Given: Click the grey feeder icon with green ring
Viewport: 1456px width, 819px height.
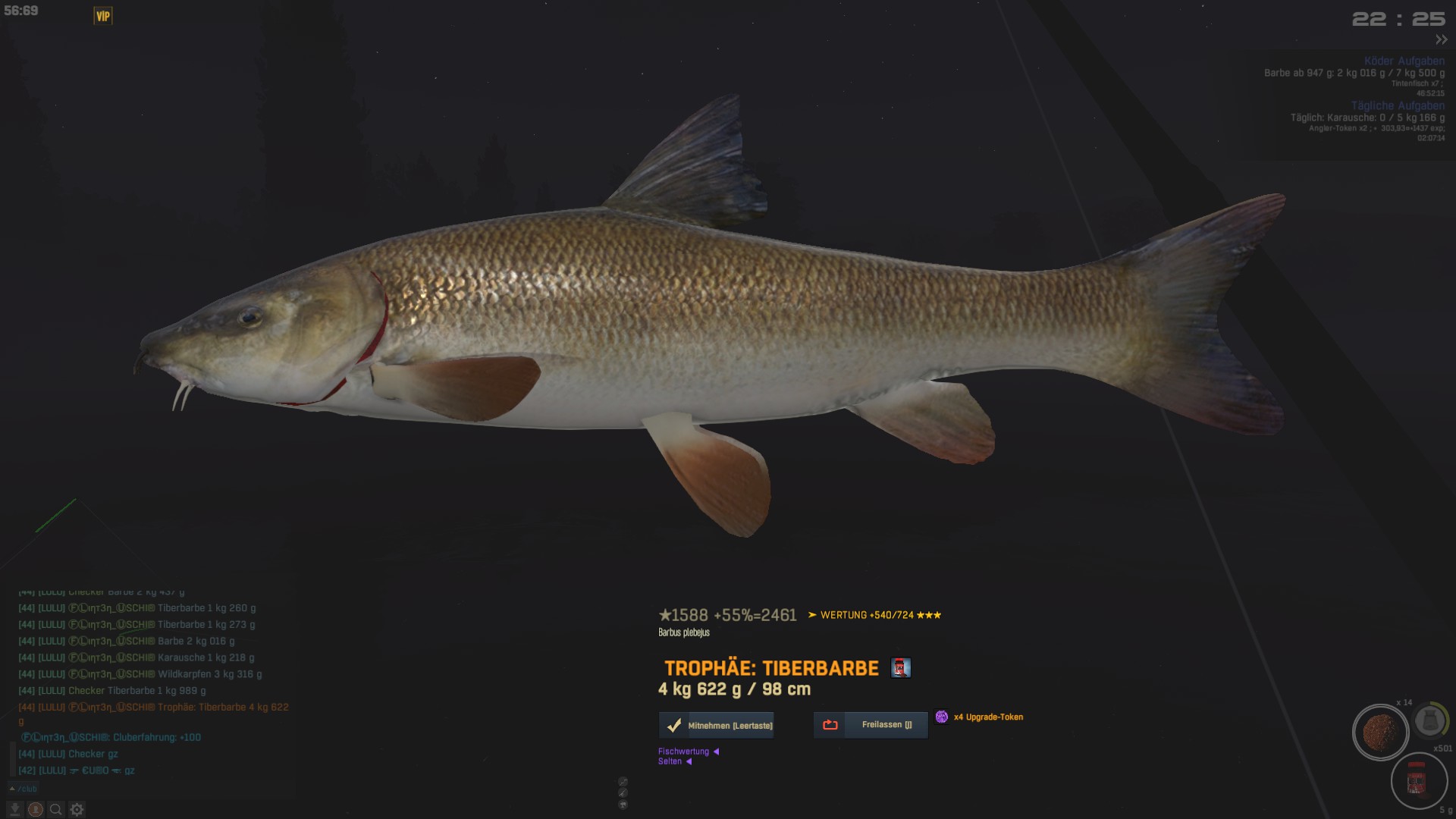Looking at the screenshot, I should (1430, 720).
